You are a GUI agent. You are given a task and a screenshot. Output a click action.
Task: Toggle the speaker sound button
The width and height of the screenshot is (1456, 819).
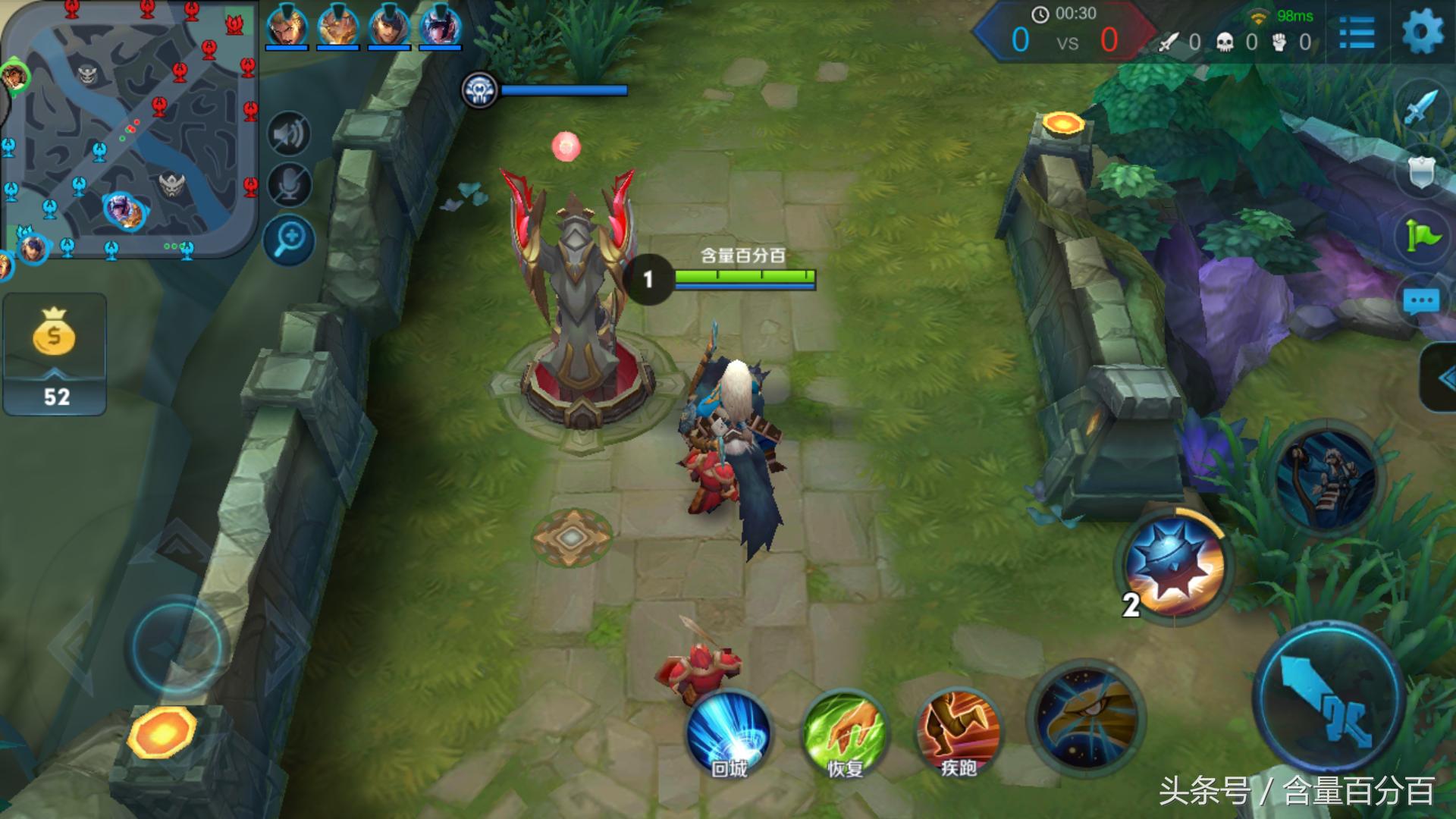pyautogui.click(x=289, y=135)
